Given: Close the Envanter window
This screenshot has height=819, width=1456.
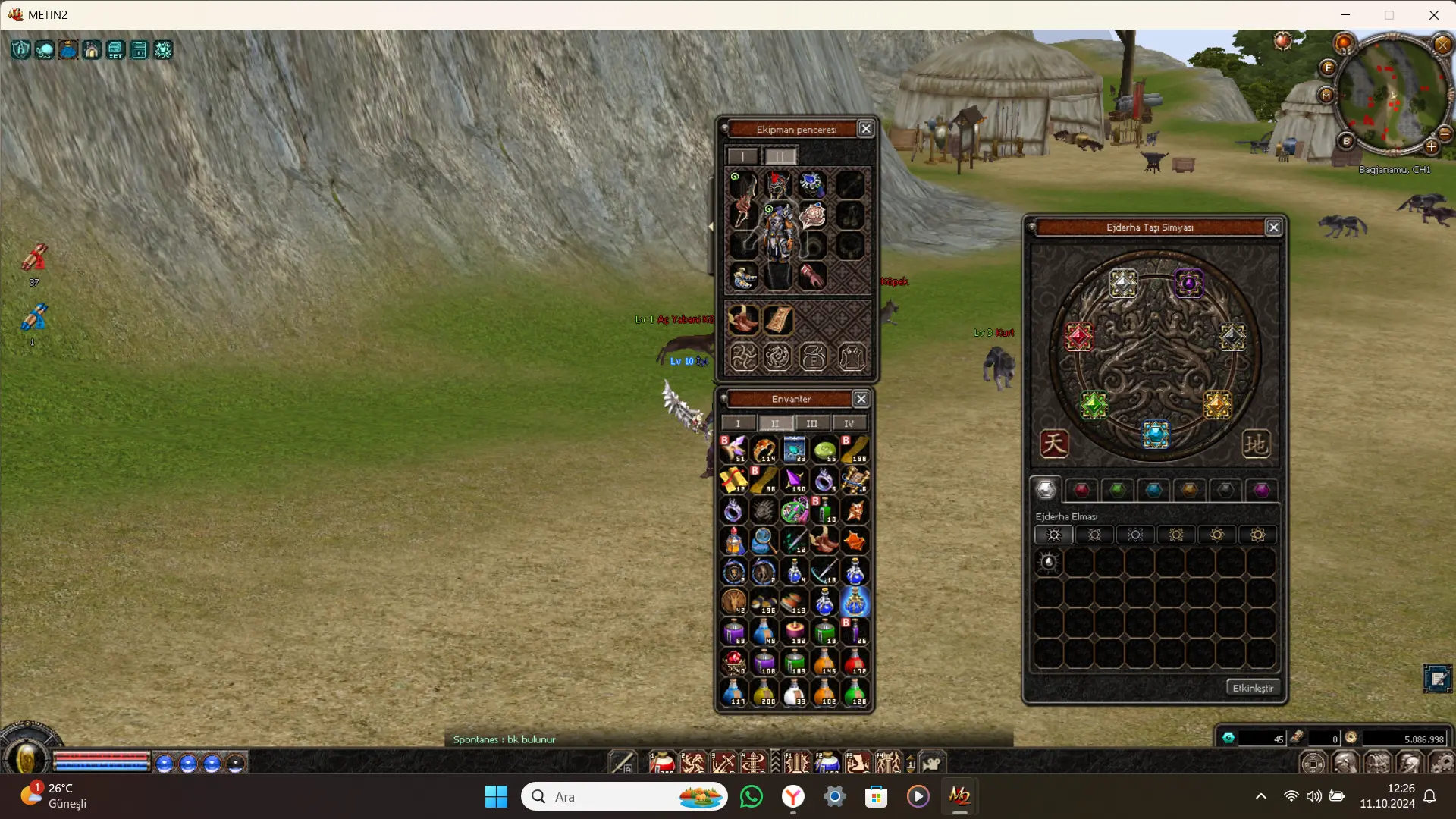Looking at the screenshot, I should pos(861,399).
